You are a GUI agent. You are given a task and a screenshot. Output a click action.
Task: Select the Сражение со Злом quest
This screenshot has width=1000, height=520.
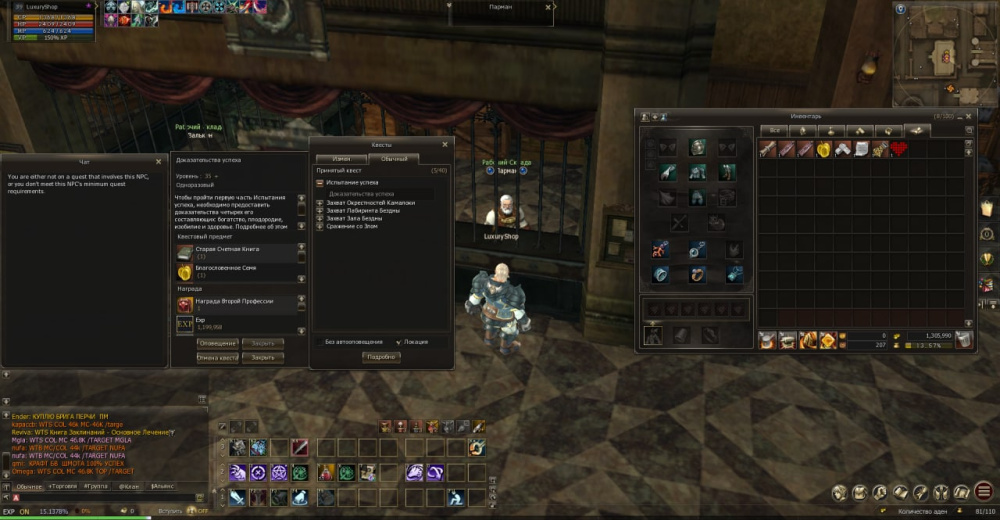click(348, 226)
